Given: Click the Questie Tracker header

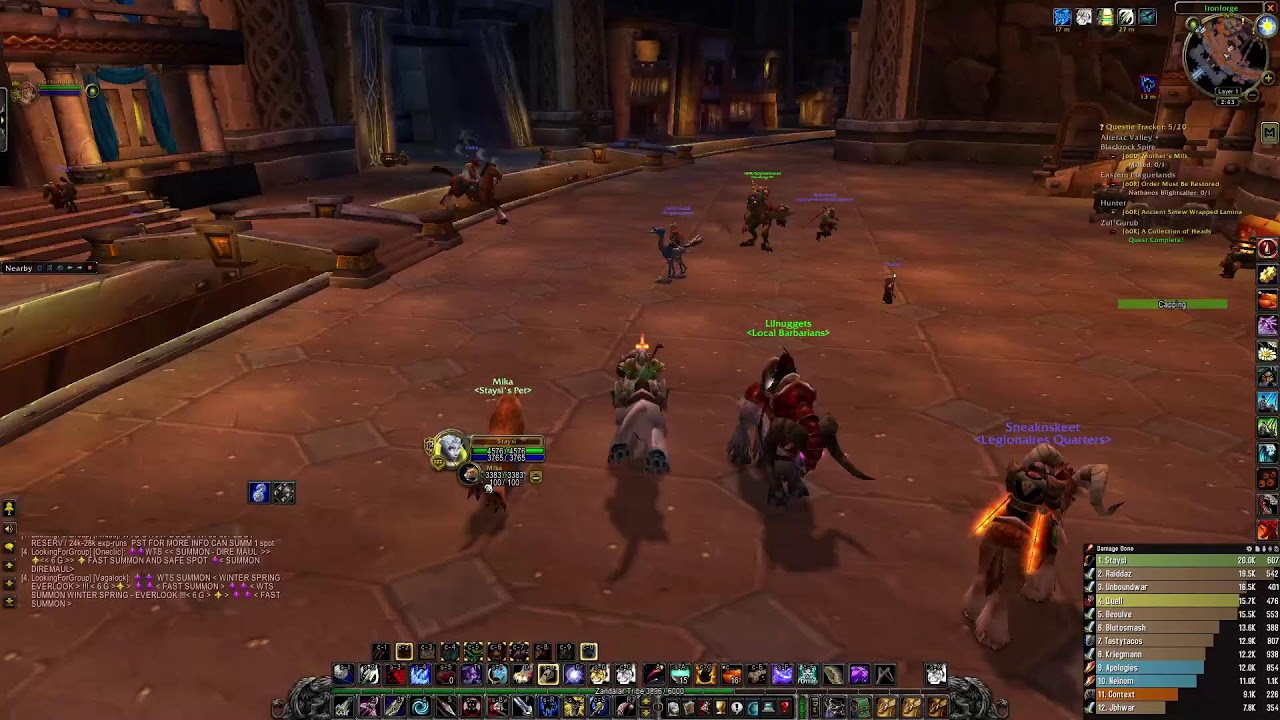Looking at the screenshot, I should click(x=1144, y=127).
